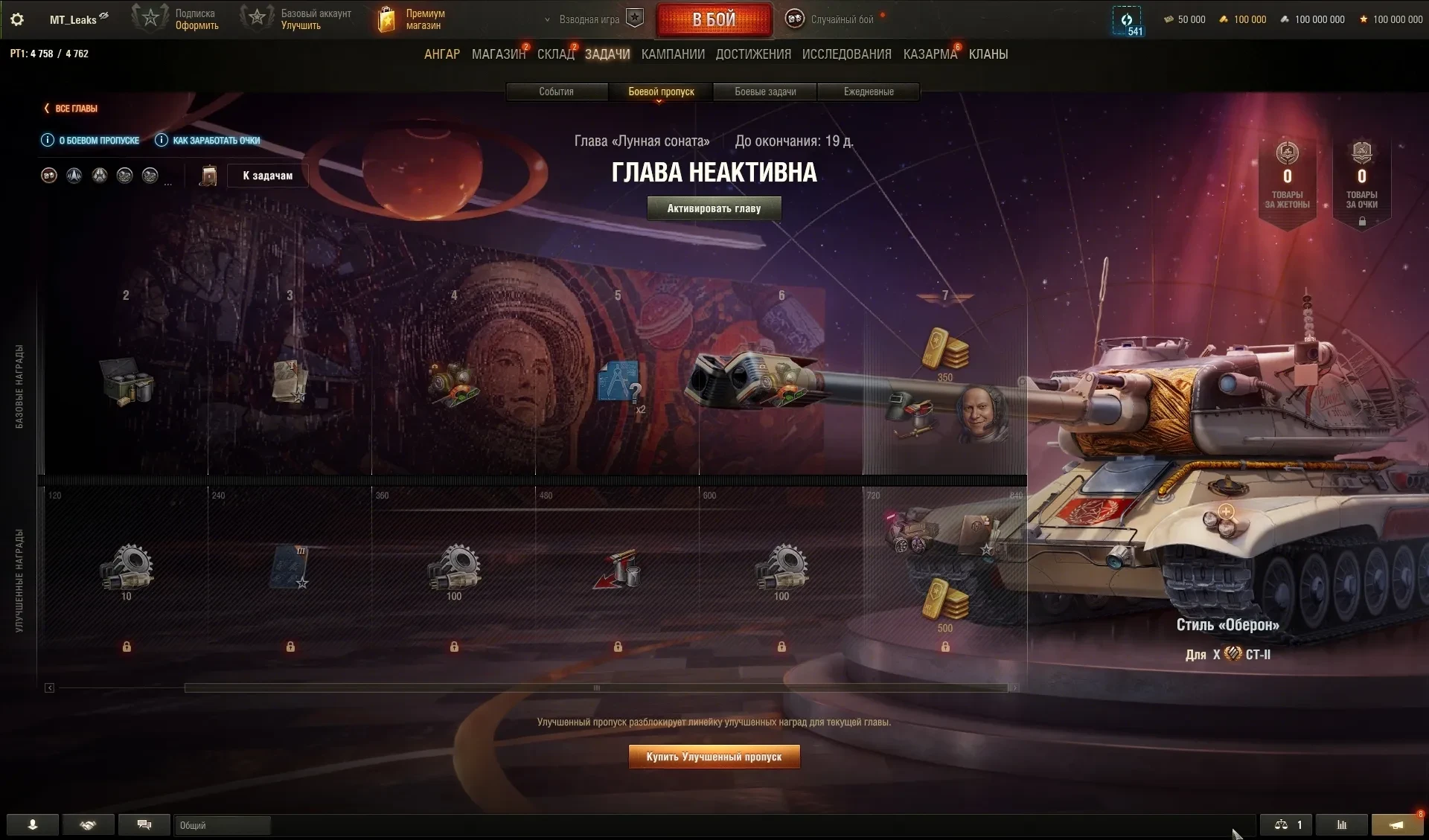1429x840 pixels.
Task: Show info О БОЕВОМ ПРОПУСКЕ
Action: [x=91, y=140]
